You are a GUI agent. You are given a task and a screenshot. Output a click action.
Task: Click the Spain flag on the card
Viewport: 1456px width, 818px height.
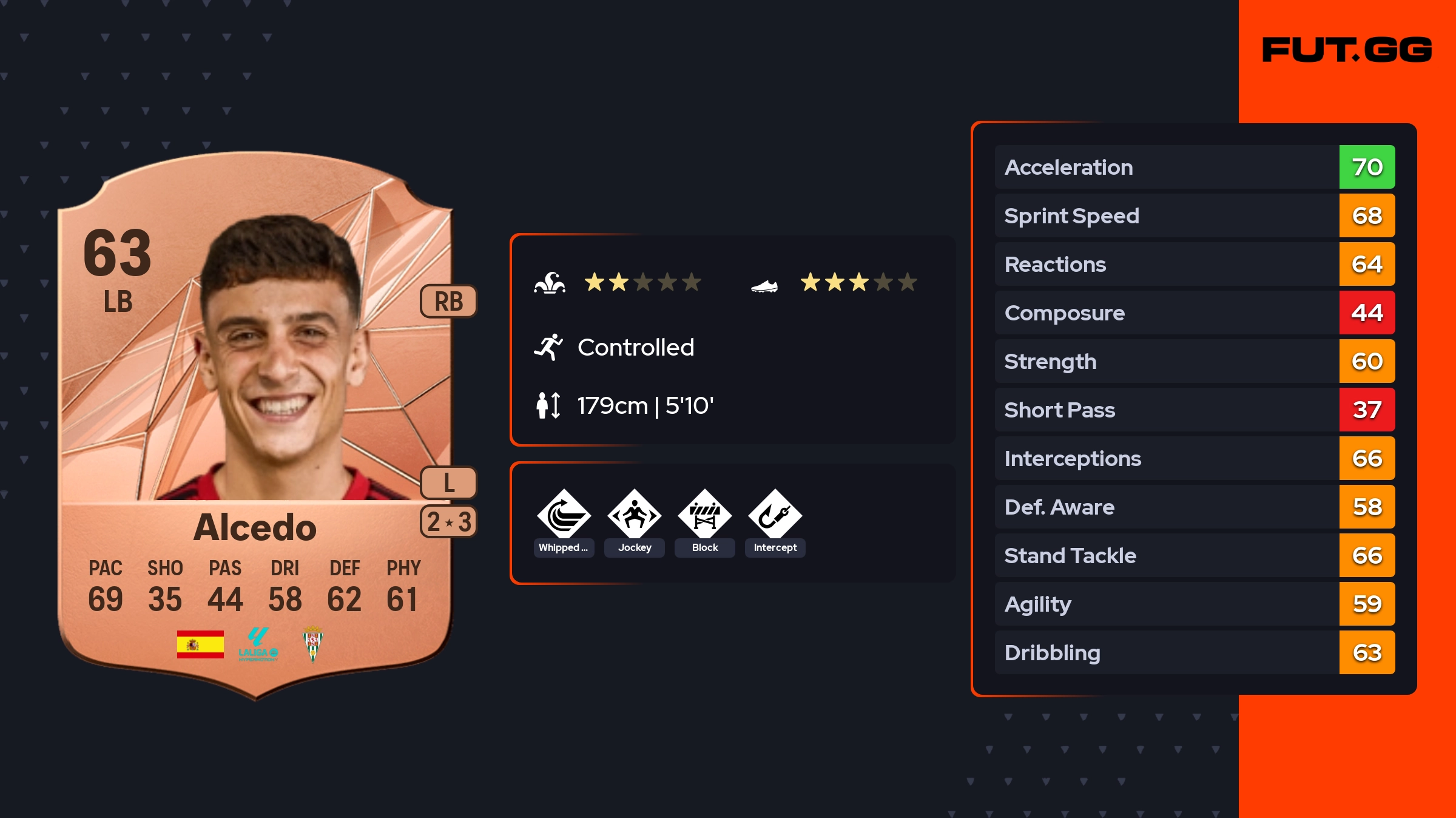(x=200, y=644)
